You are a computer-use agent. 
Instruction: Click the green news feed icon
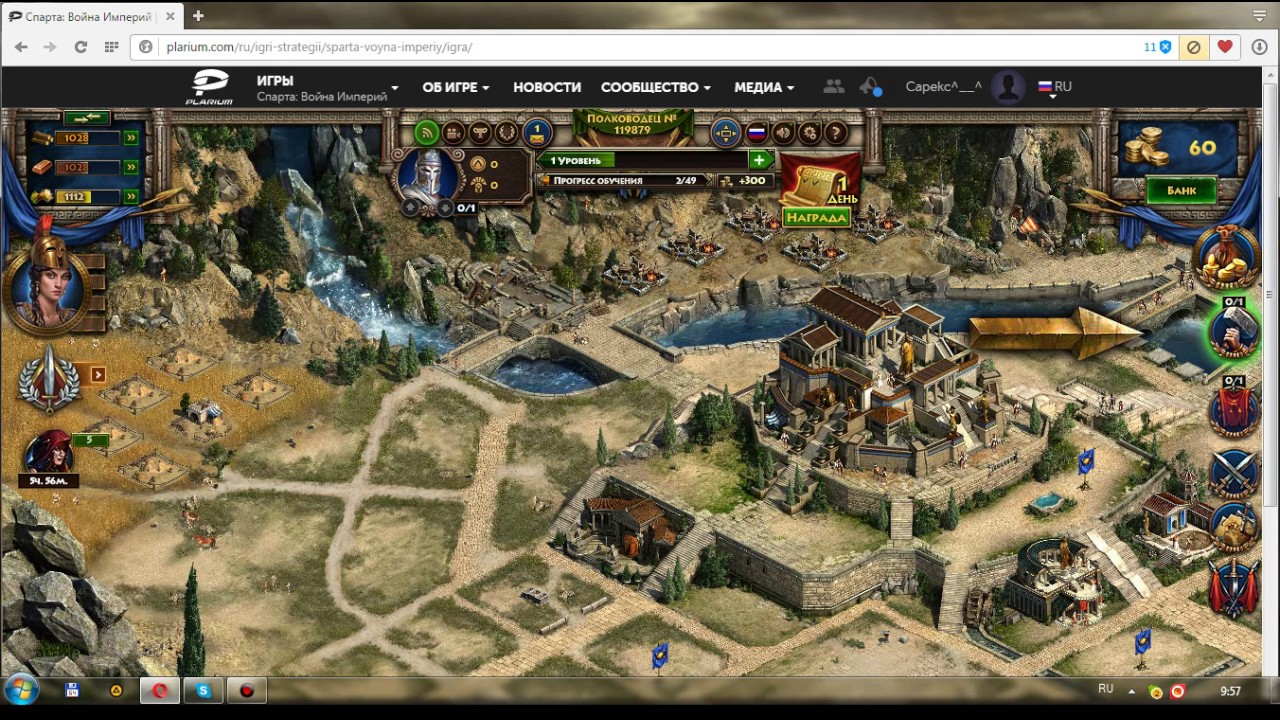427,133
